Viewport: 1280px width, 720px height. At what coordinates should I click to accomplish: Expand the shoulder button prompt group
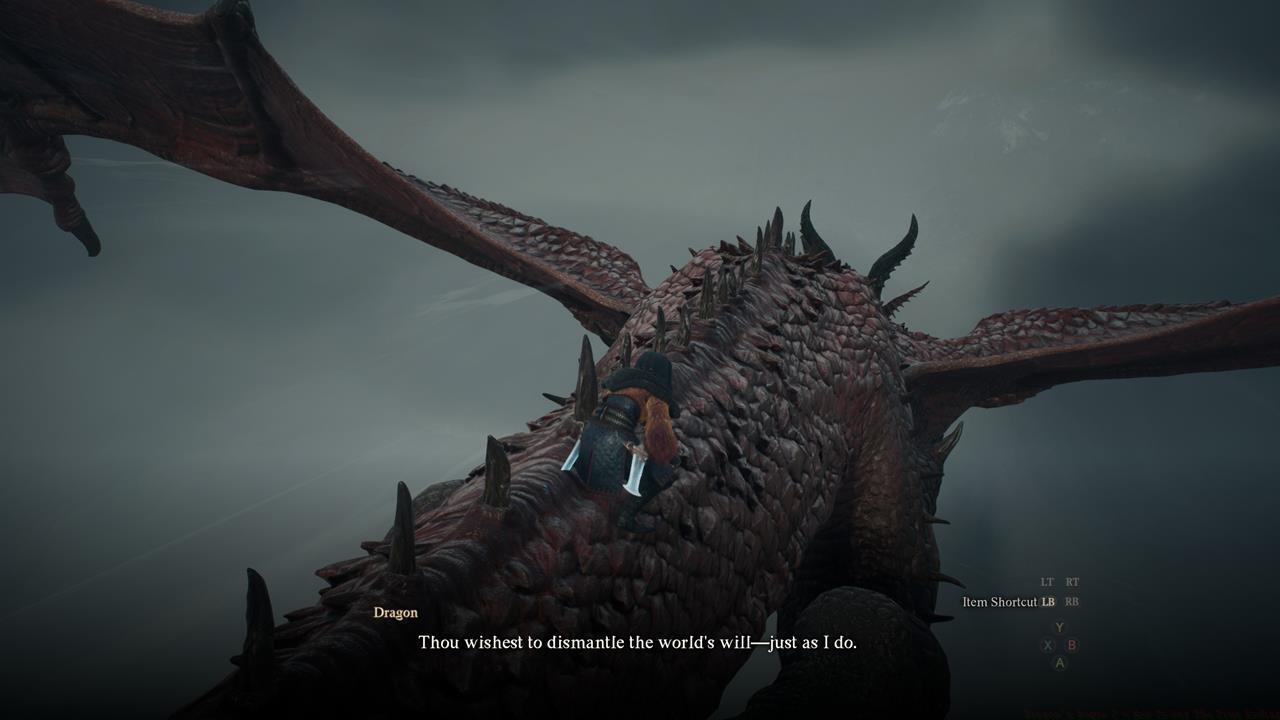coord(1060,592)
